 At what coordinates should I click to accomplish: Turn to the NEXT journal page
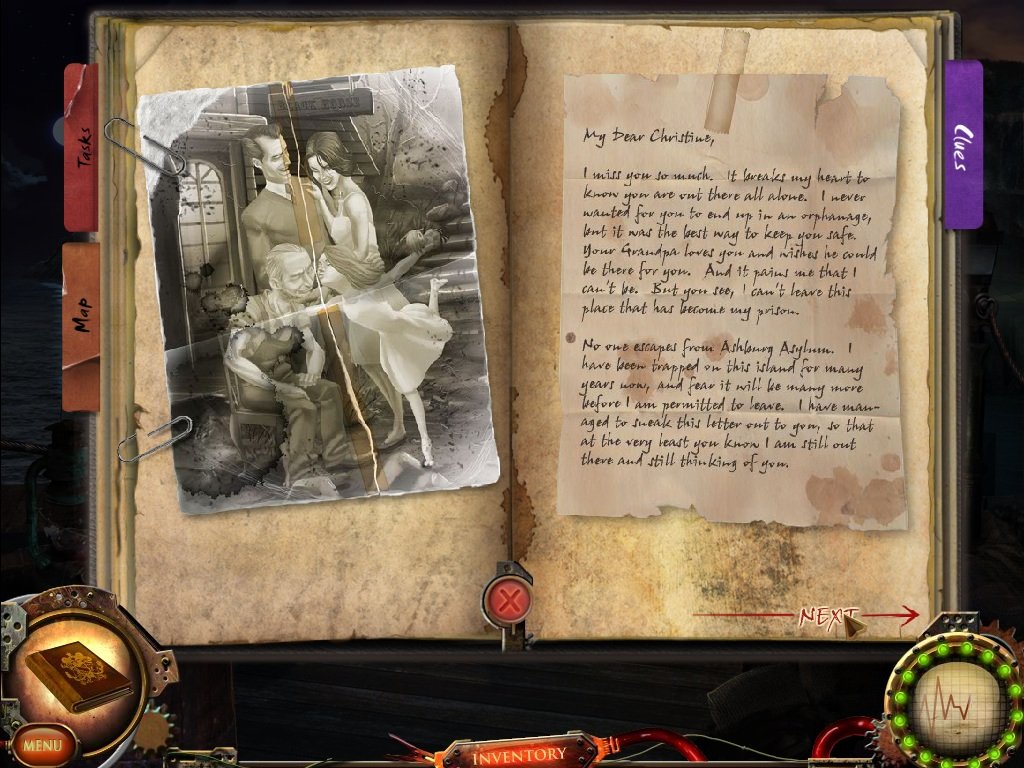(x=828, y=615)
